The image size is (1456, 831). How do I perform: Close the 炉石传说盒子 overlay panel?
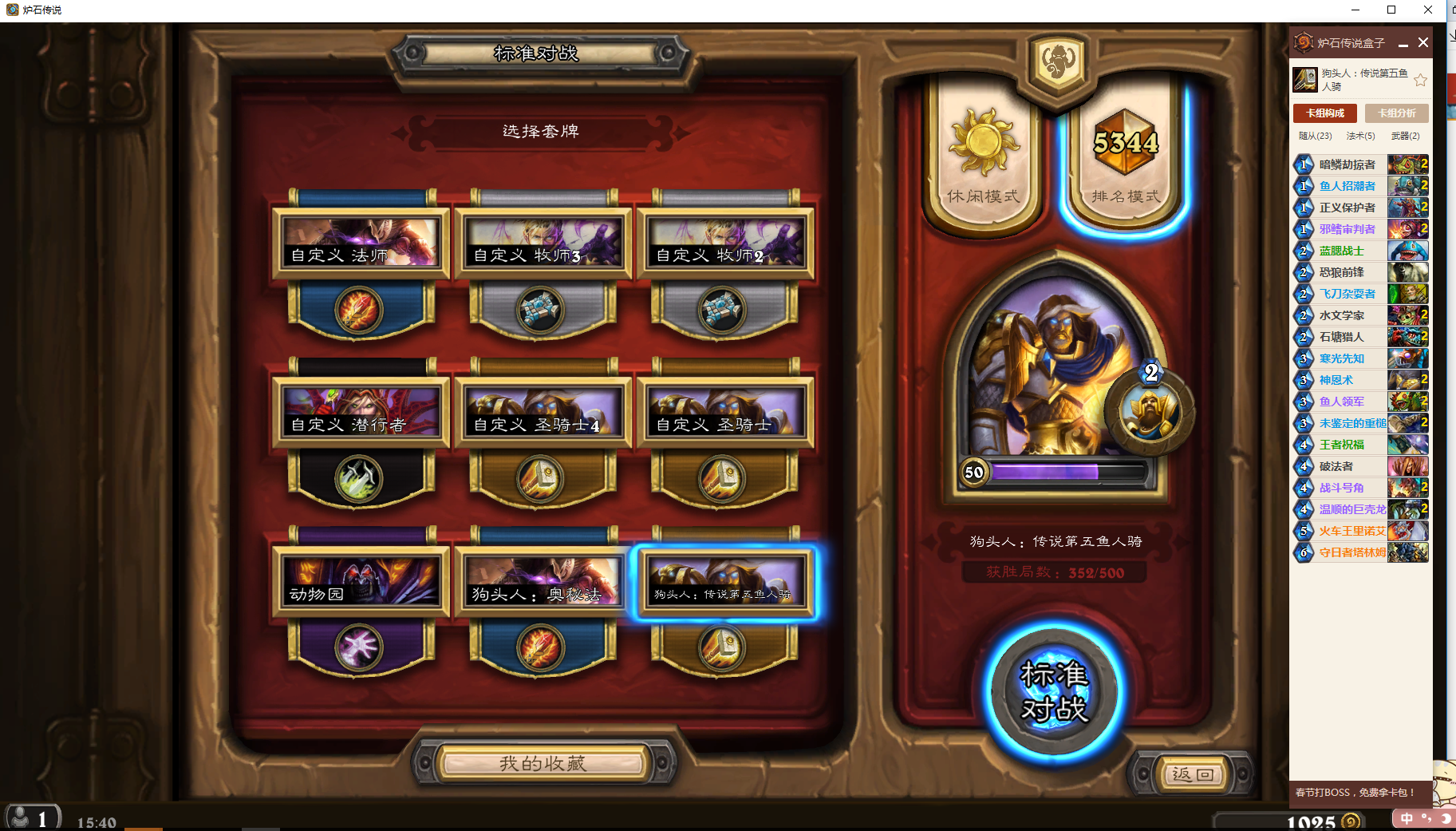[x=1423, y=42]
